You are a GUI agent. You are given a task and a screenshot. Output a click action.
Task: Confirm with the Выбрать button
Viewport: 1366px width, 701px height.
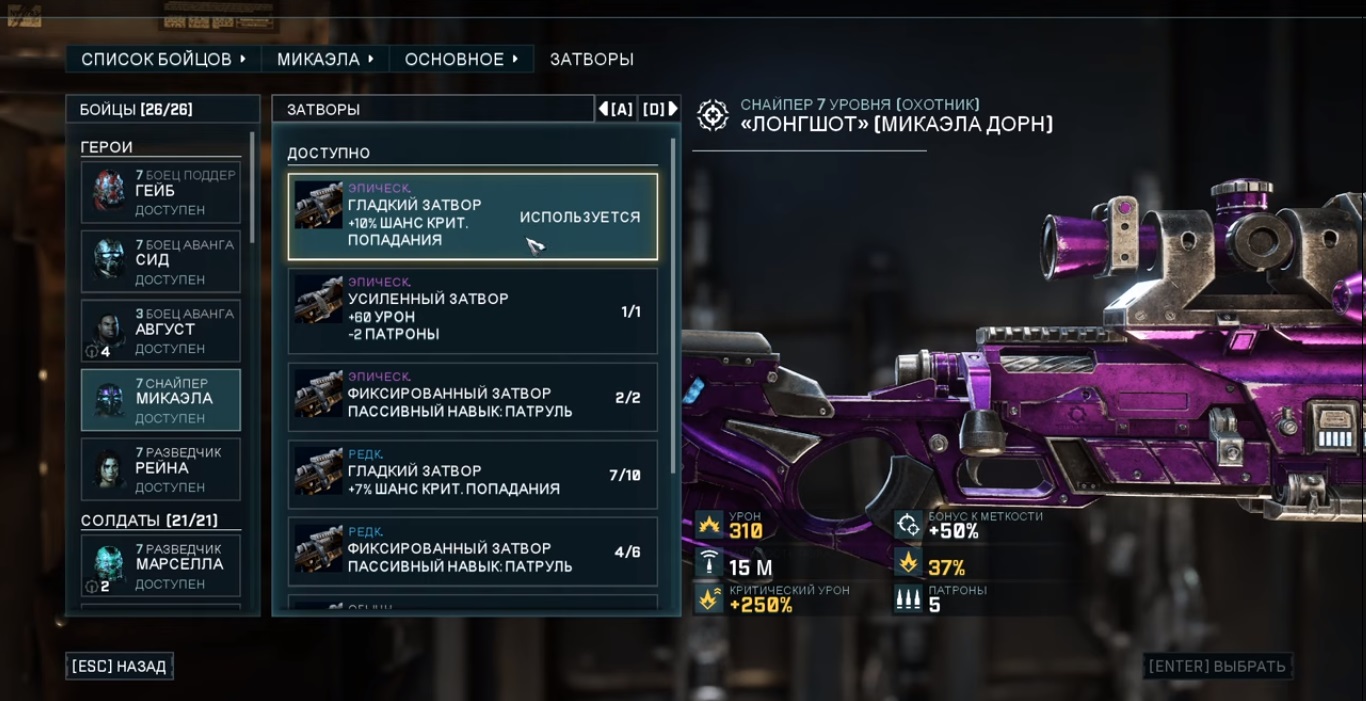pyautogui.click(x=1217, y=666)
